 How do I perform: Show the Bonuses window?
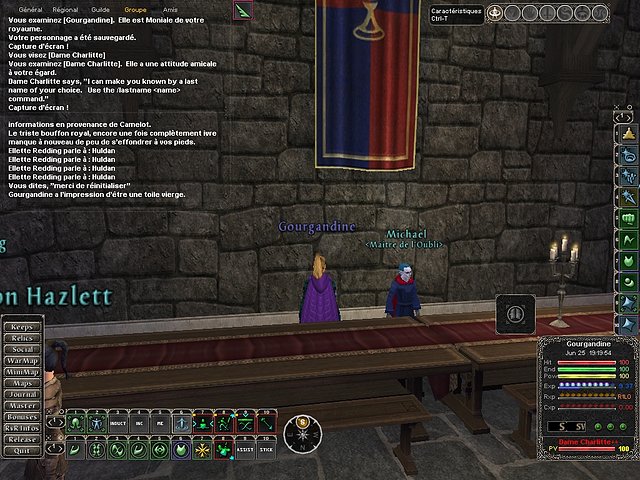(22, 416)
